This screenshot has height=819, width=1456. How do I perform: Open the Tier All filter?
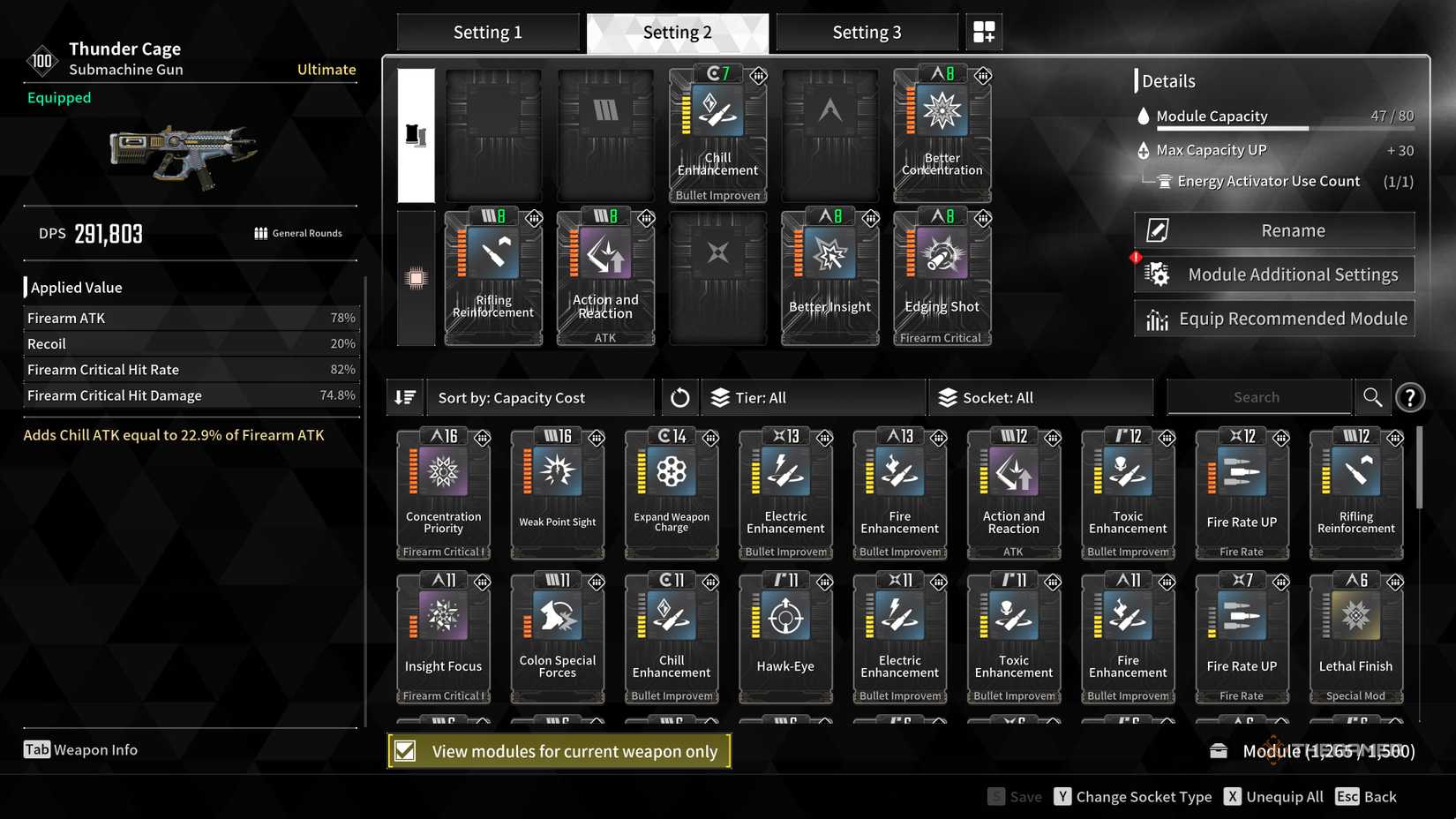coord(812,397)
